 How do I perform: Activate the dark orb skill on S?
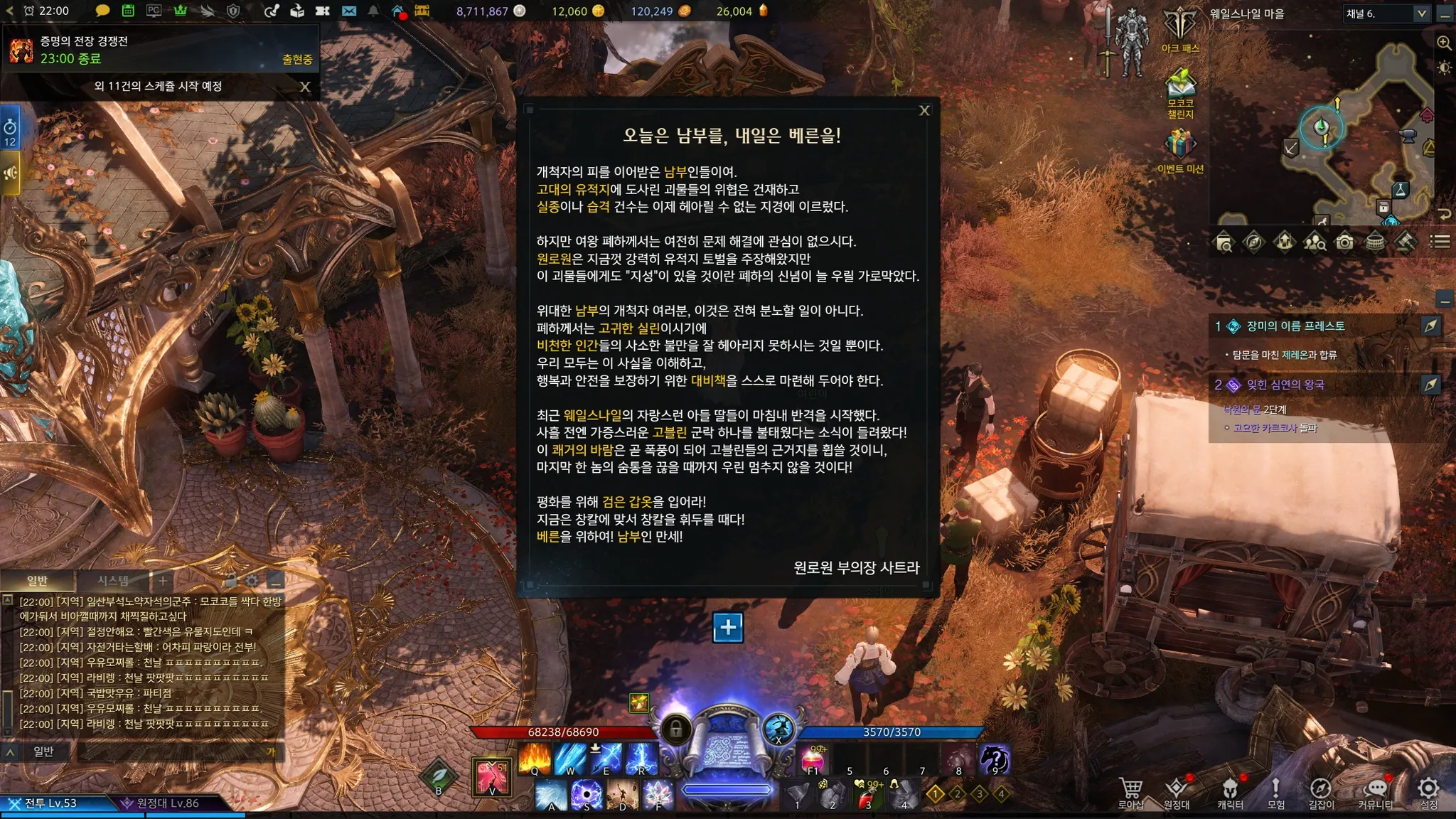(x=587, y=795)
